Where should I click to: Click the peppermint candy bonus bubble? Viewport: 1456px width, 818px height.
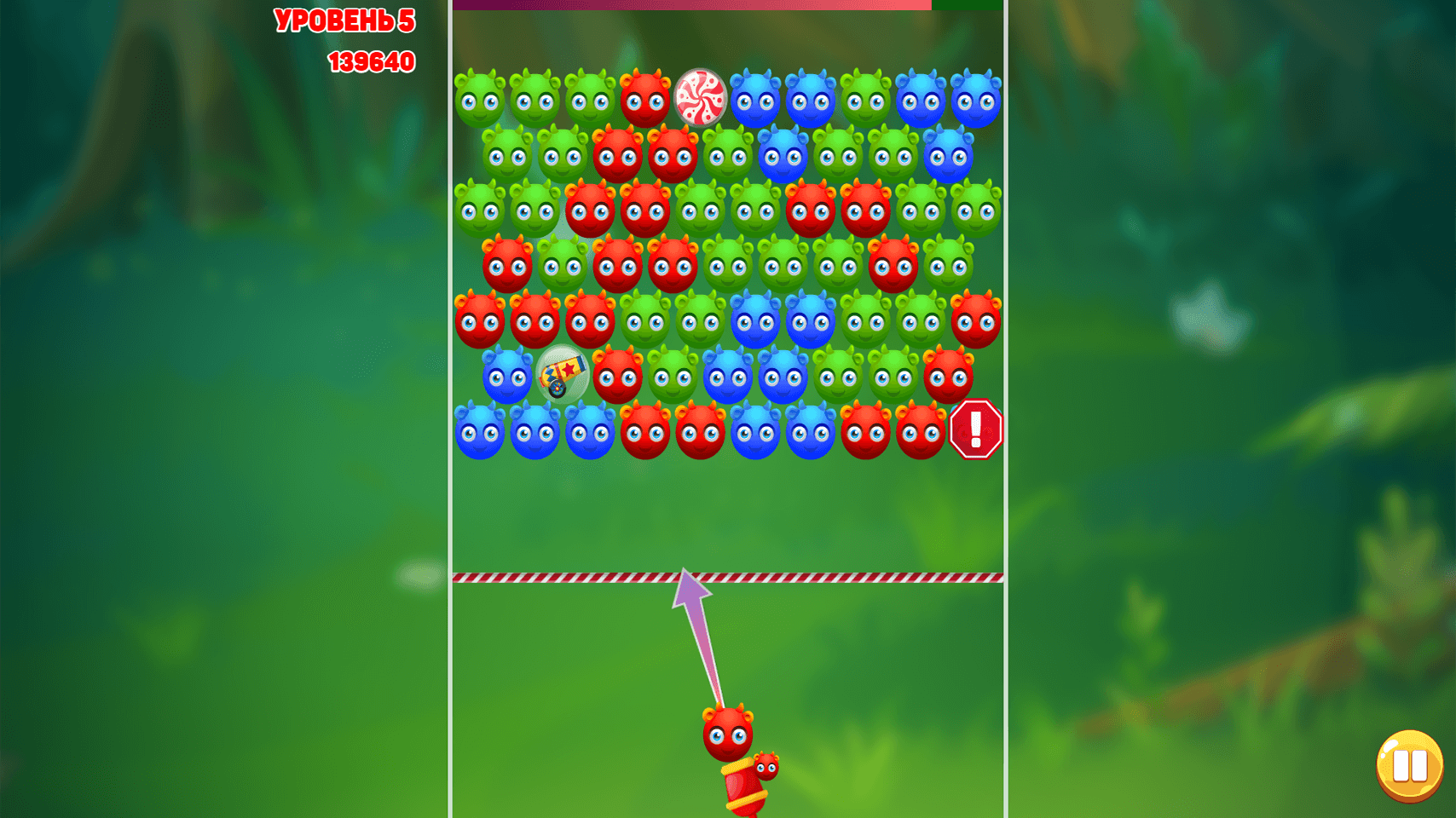click(699, 98)
